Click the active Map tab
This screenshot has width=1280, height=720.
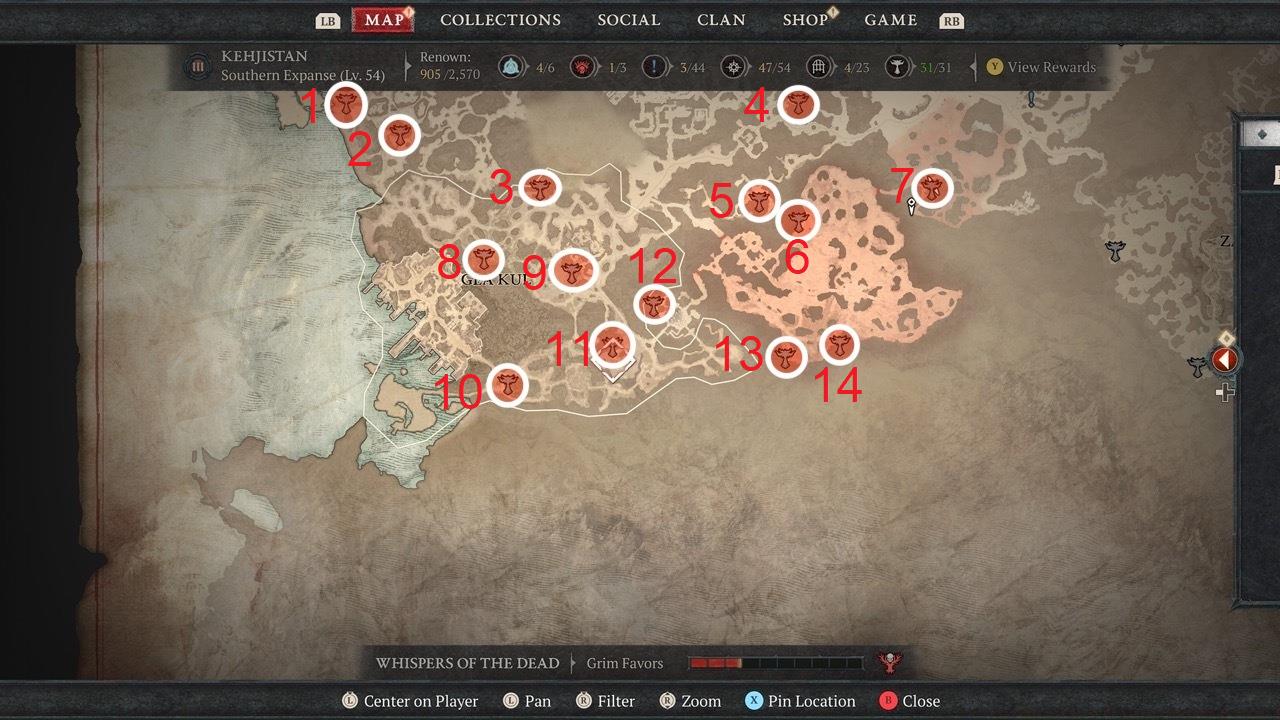coord(384,20)
